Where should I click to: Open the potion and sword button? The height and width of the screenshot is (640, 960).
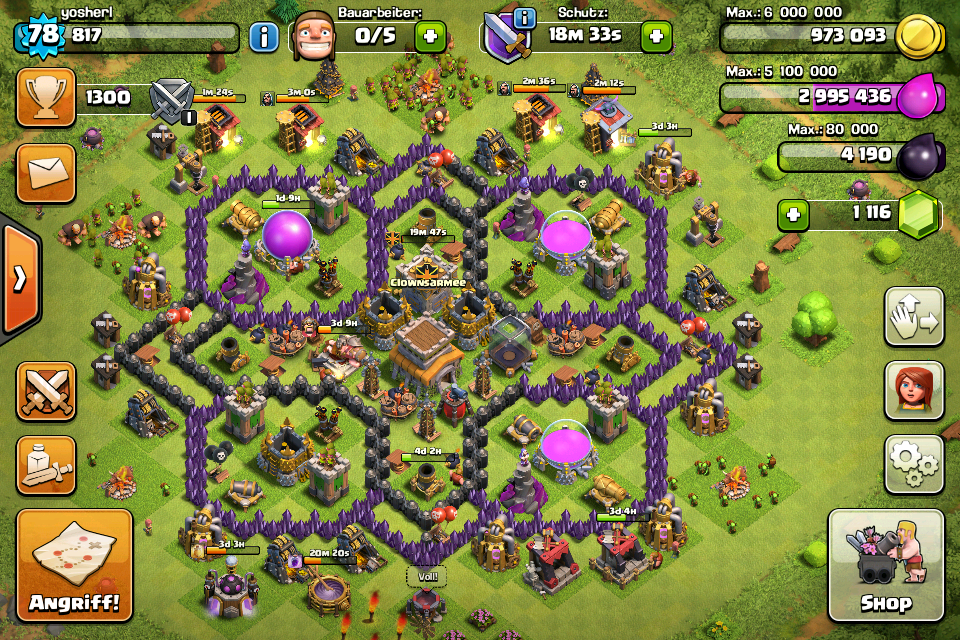coord(46,465)
